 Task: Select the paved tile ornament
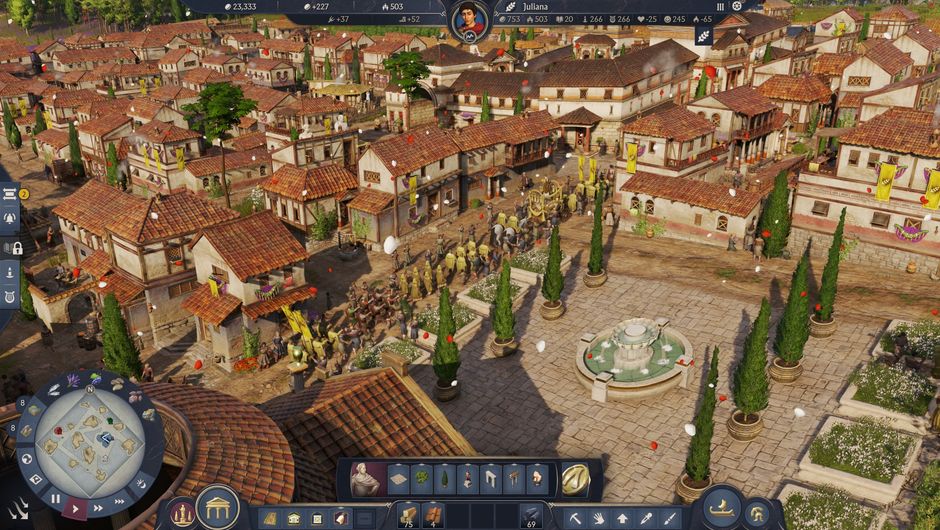pyautogui.click(x=398, y=479)
